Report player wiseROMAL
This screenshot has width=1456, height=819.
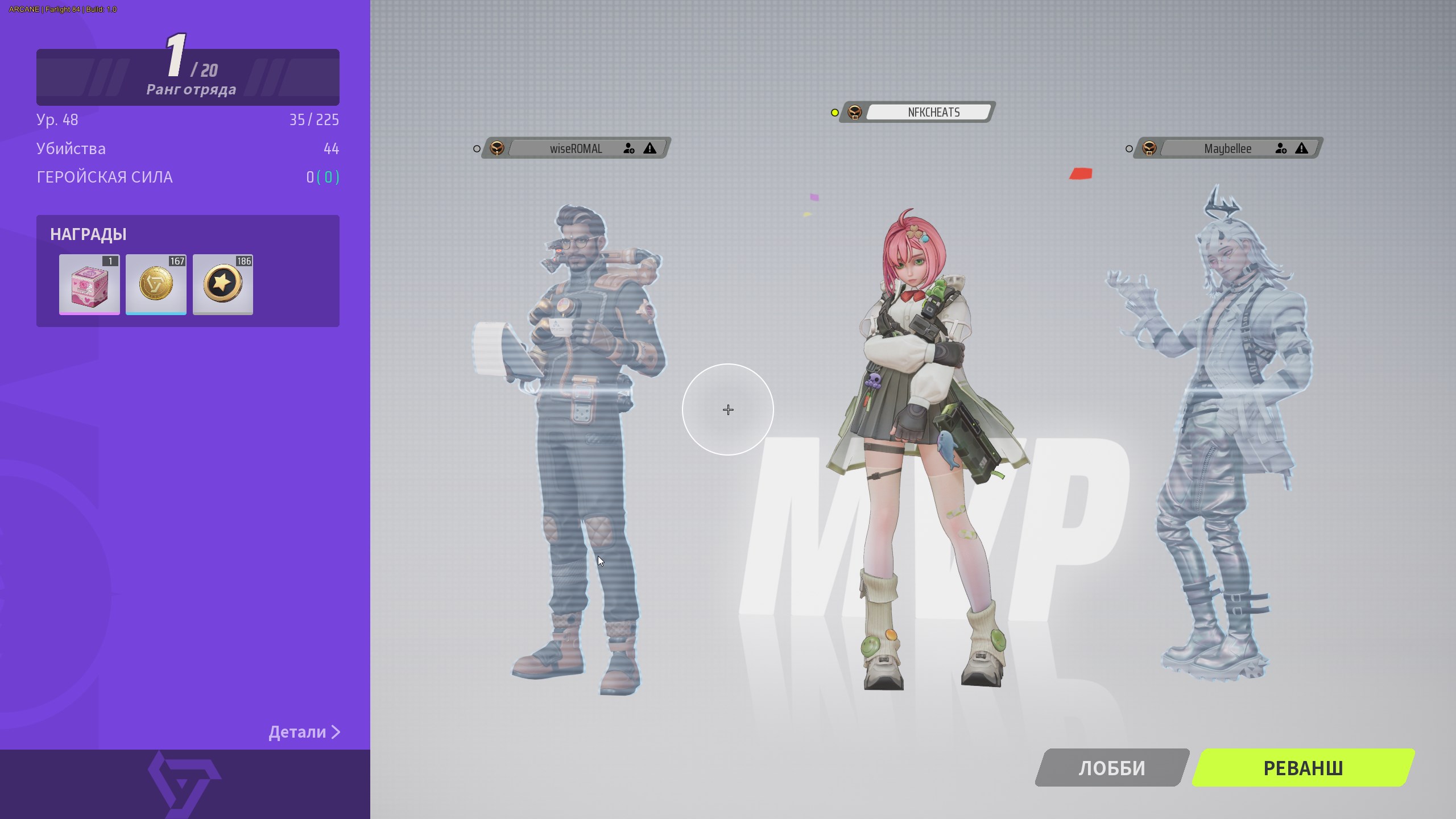point(650,148)
